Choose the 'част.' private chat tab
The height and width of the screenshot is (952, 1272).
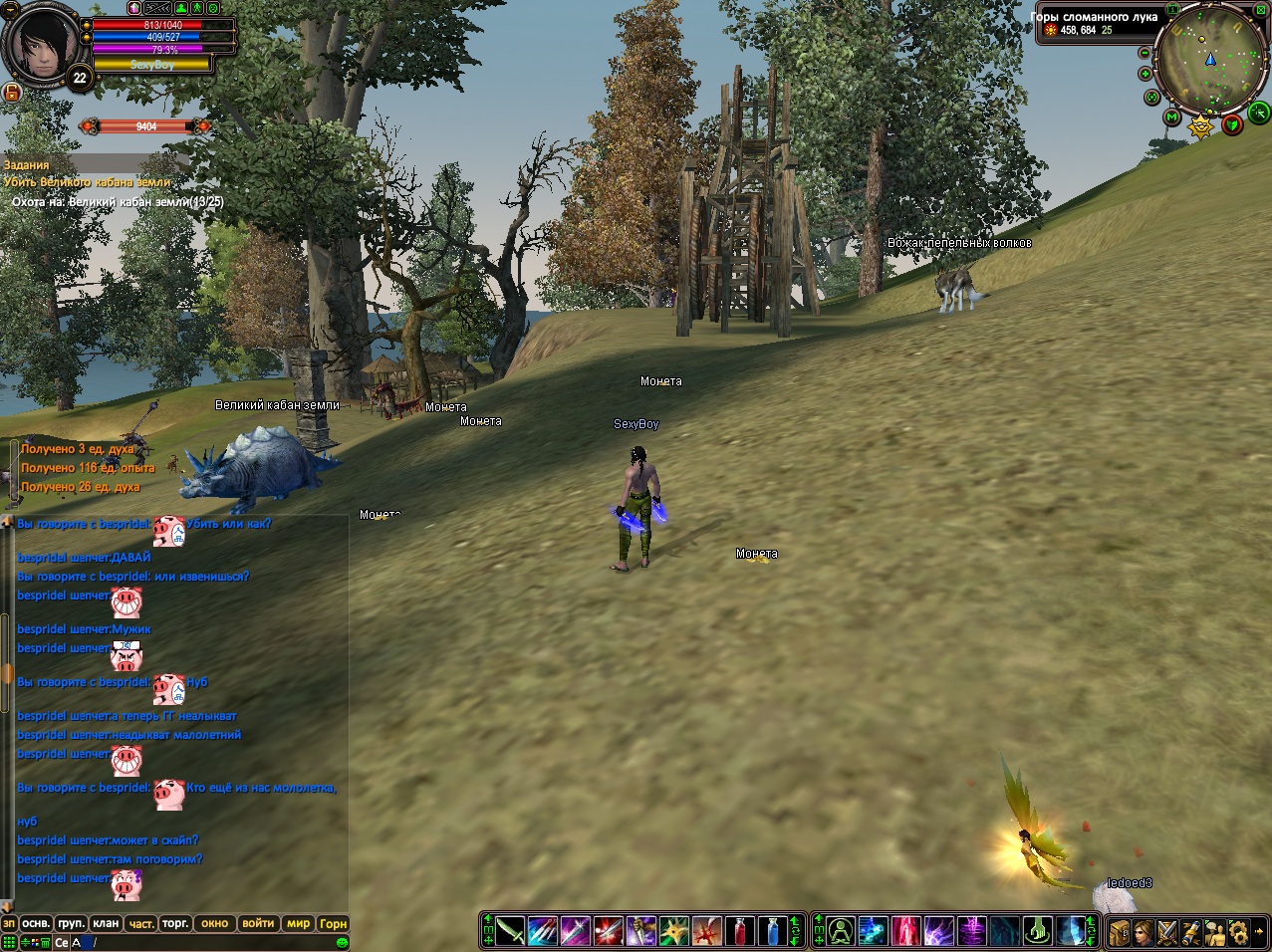[x=141, y=923]
